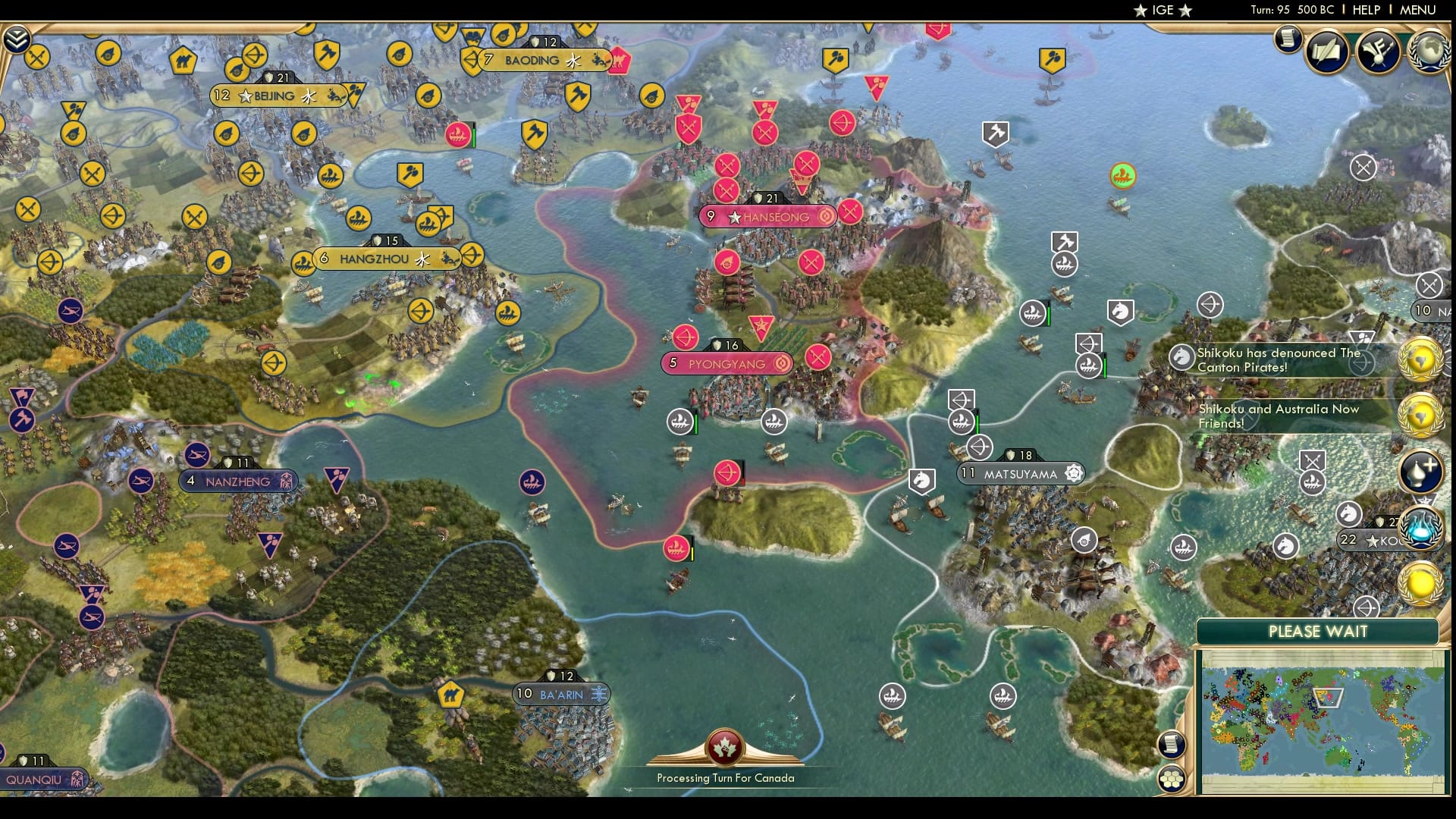The width and height of the screenshot is (1456, 819).
Task: Open the Culture overview icon
Action: click(x=1379, y=52)
